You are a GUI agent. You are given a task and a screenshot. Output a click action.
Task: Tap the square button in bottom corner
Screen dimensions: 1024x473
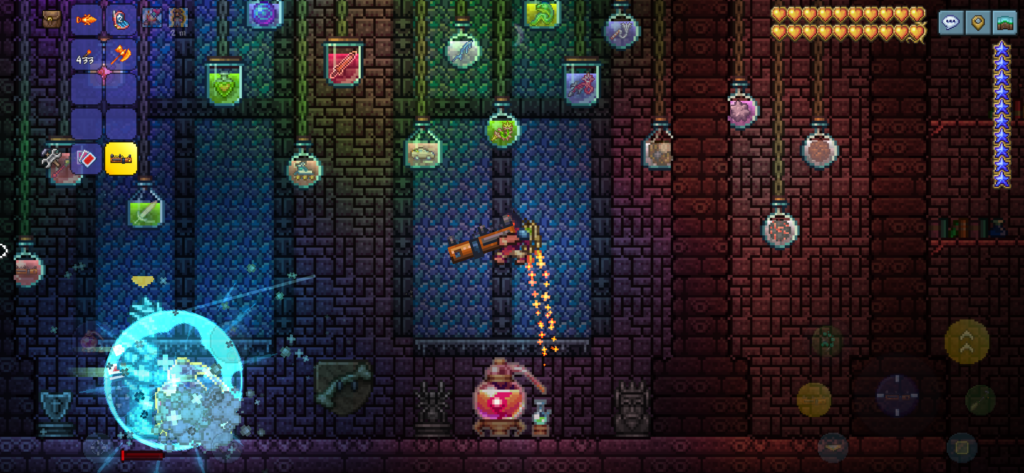point(961,447)
